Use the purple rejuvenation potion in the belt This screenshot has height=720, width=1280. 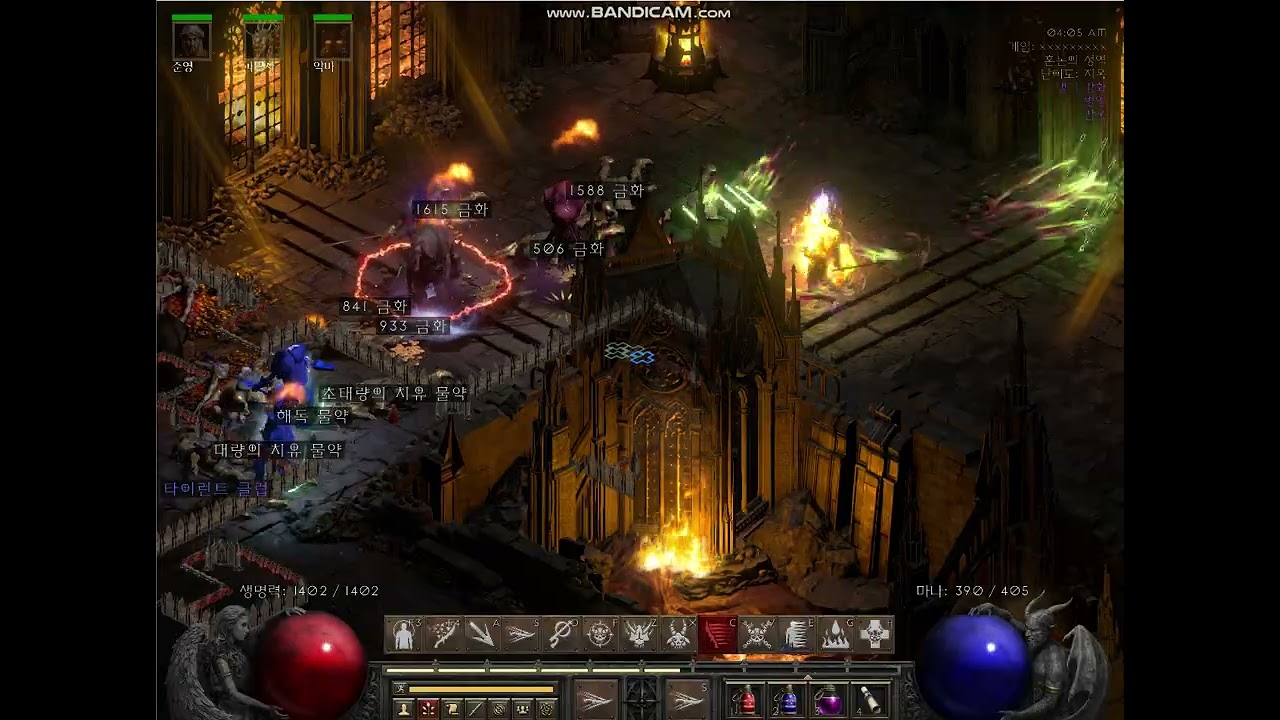coord(828,699)
